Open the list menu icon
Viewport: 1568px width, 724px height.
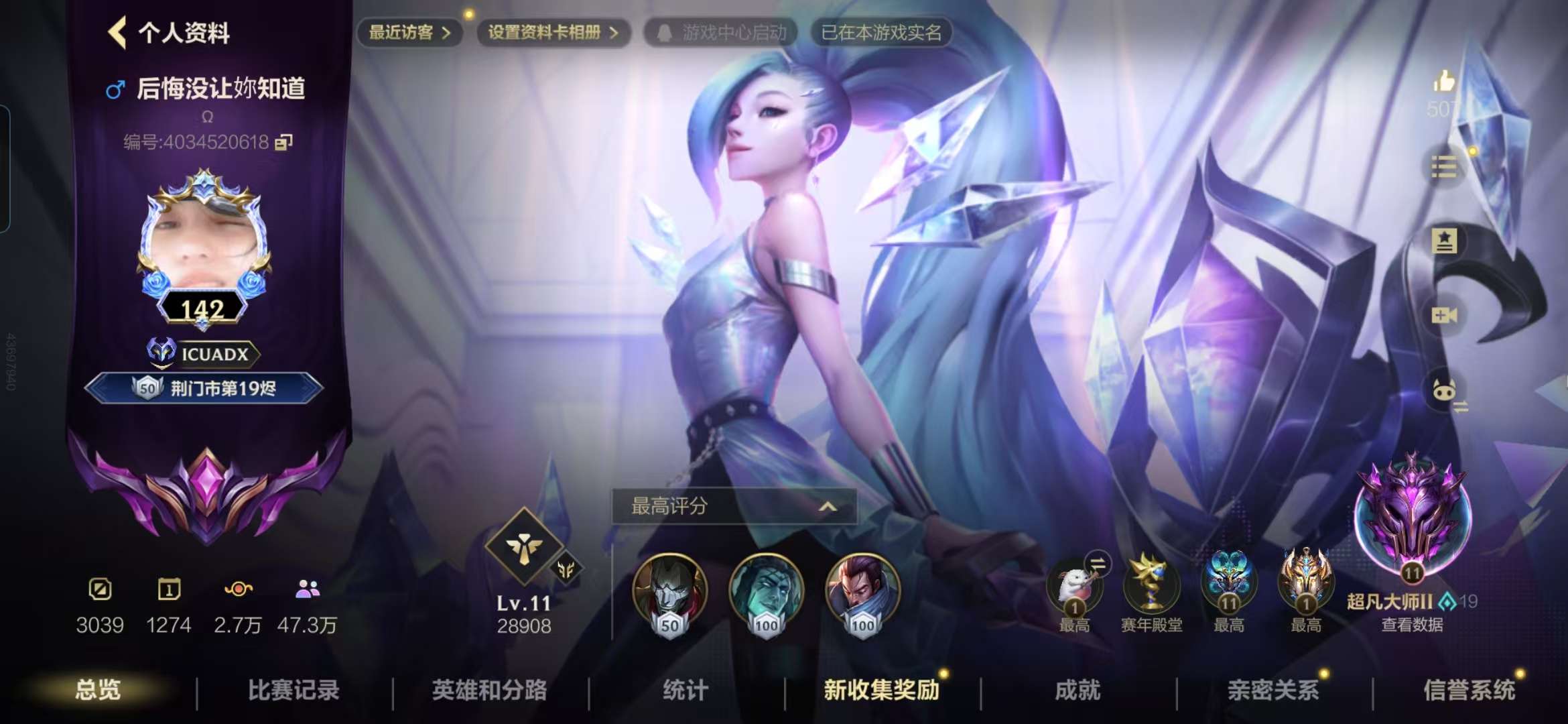click(1443, 166)
